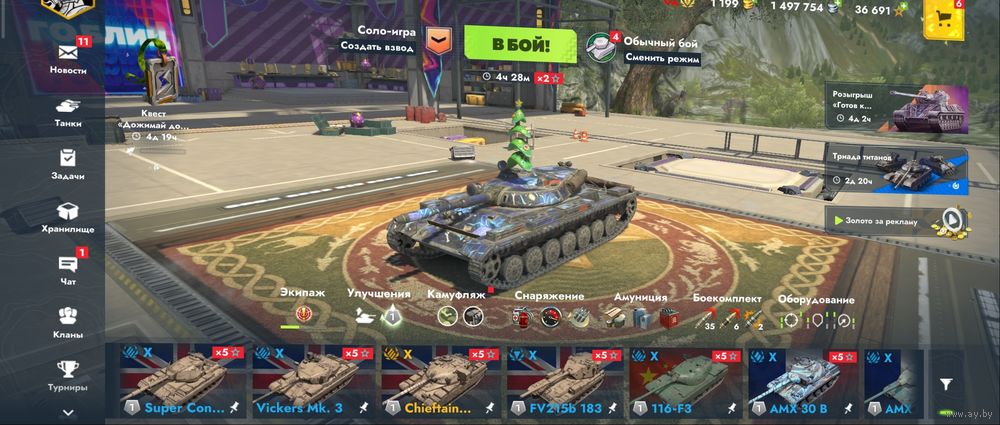The height and width of the screenshot is (425, 1000).
Task: Open the Хранилище storage menu
Action: pos(68,216)
